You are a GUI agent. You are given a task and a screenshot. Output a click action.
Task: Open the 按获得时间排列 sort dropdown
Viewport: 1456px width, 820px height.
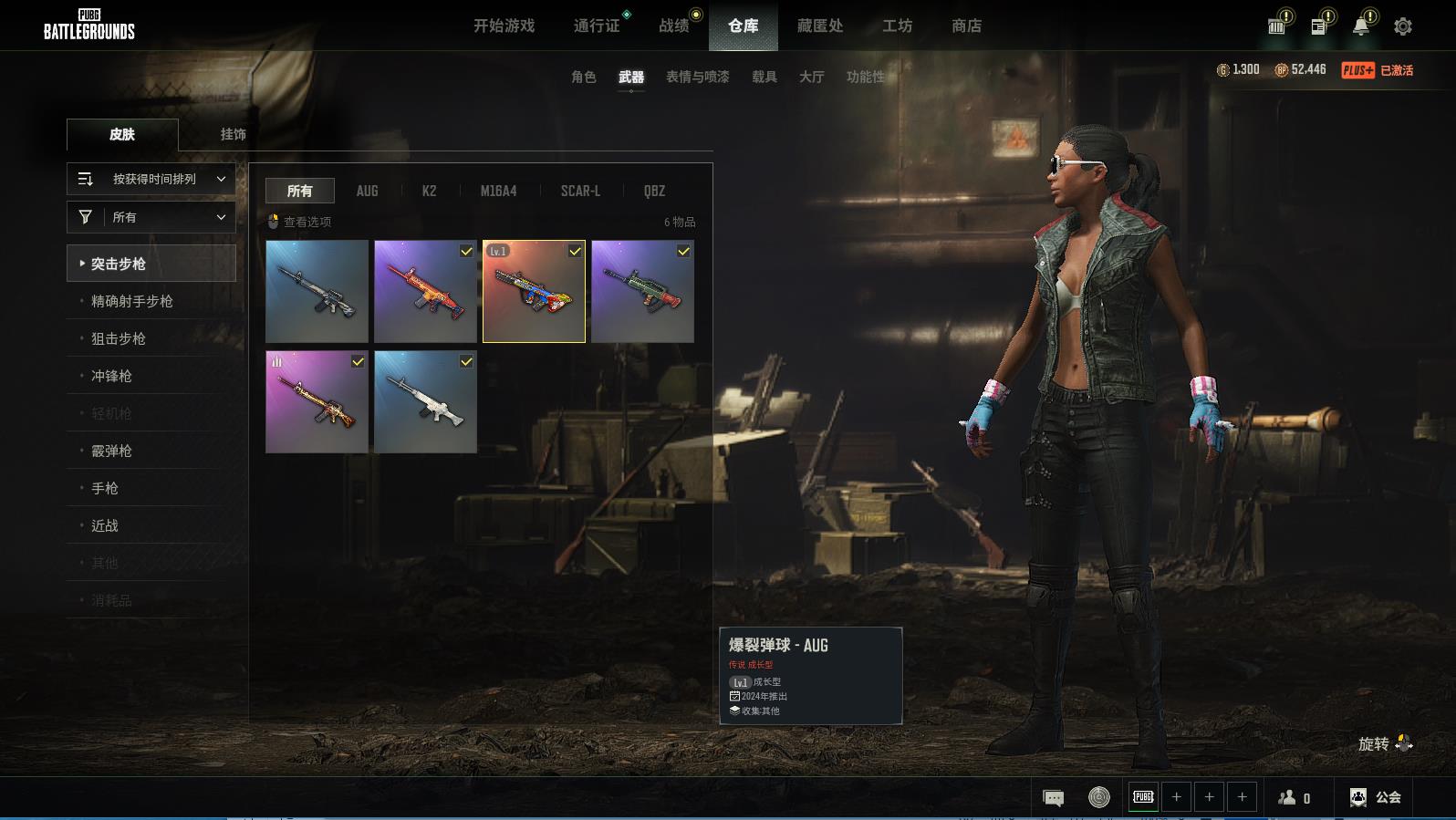(x=151, y=179)
